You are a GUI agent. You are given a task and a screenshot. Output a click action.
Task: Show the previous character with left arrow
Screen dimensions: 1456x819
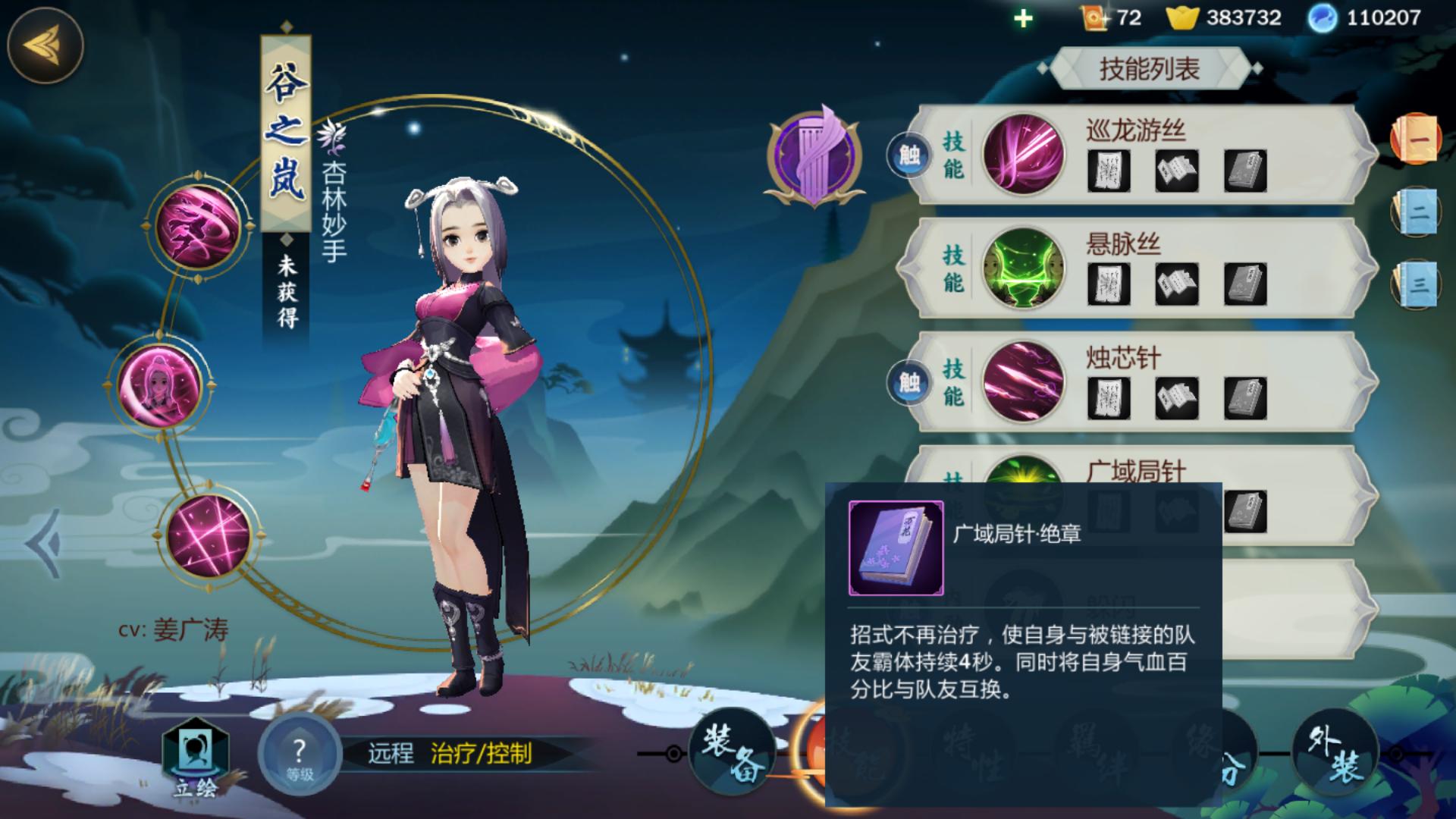(44, 544)
